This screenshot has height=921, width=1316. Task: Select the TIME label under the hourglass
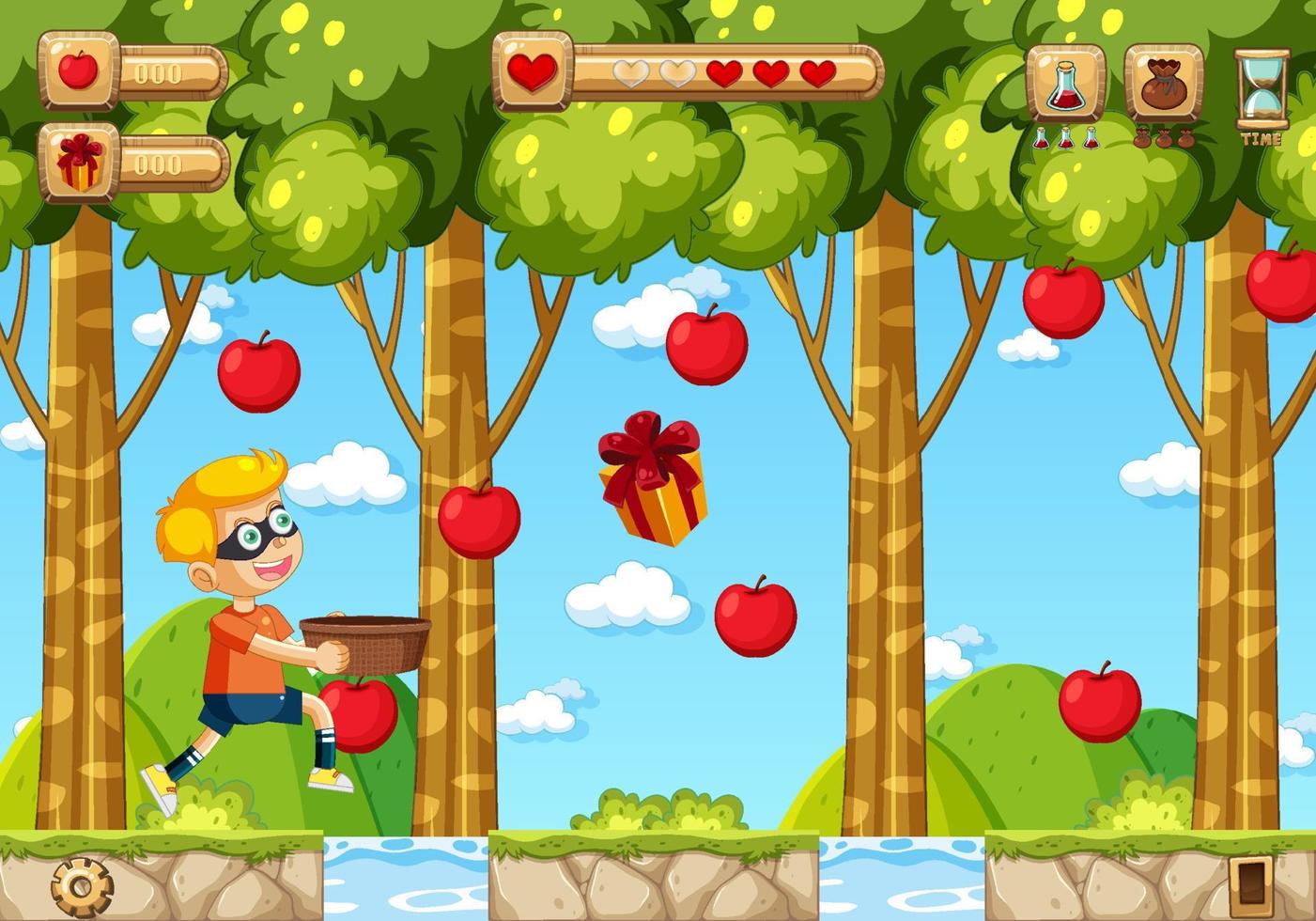coord(1263,141)
